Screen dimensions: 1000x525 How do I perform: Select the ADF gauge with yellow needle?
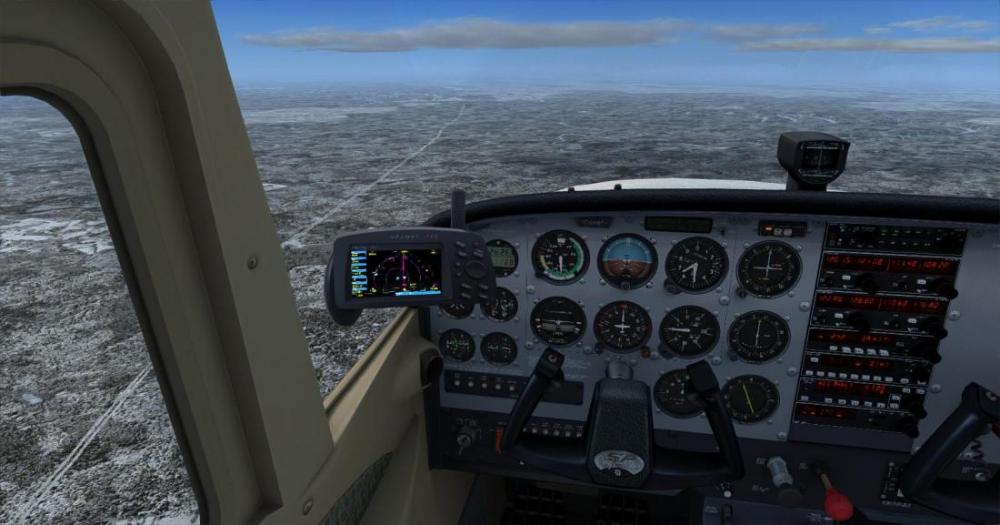coord(750,397)
